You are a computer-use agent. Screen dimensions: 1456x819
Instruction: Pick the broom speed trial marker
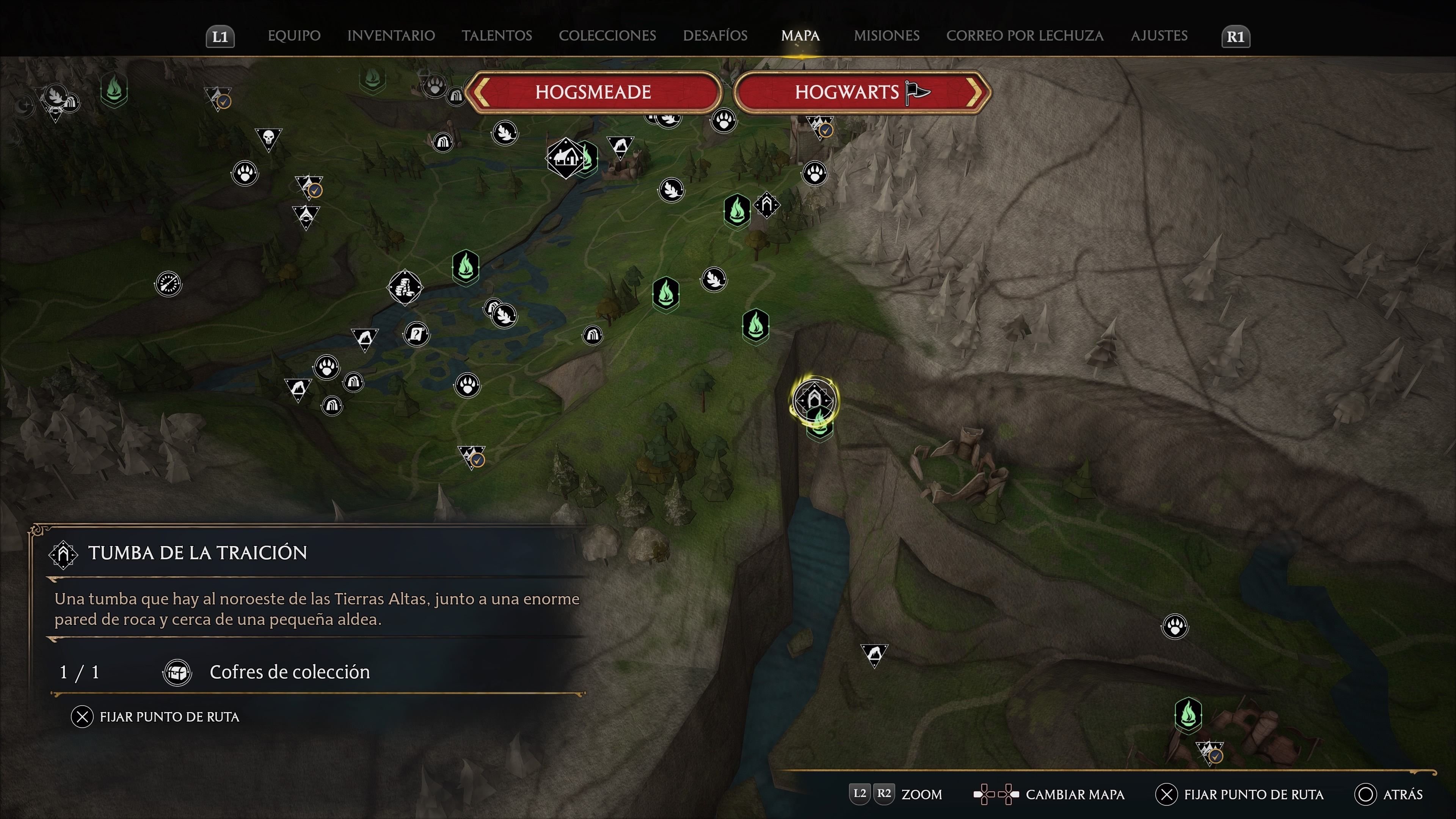click(168, 283)
